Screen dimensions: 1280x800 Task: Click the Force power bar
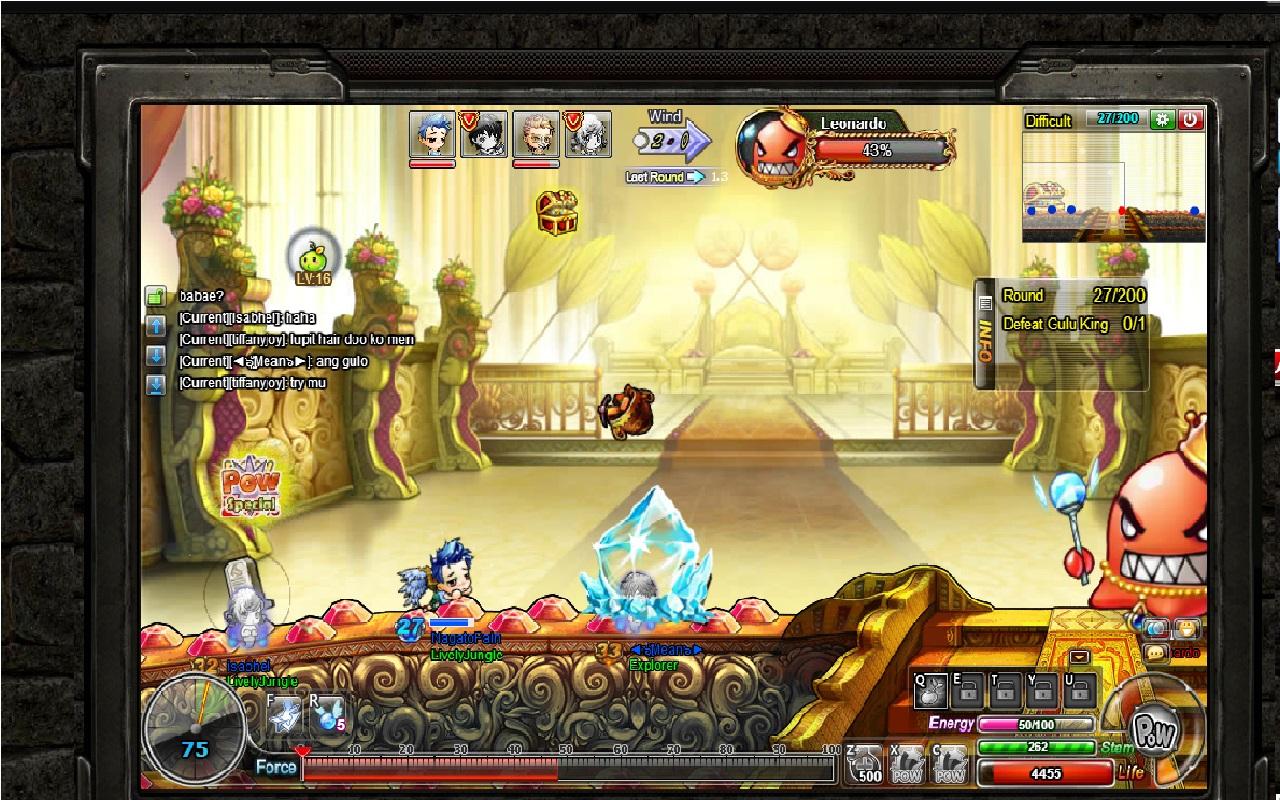(567, 768)
